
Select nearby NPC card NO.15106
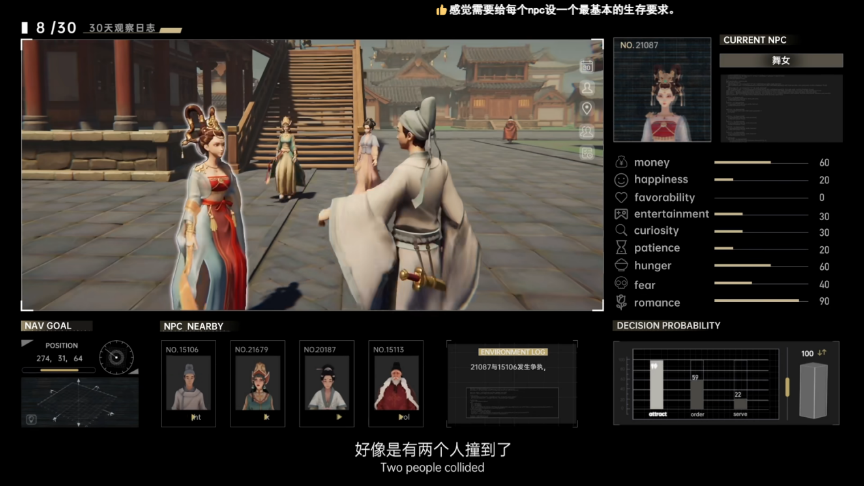[x=188, y=383]
